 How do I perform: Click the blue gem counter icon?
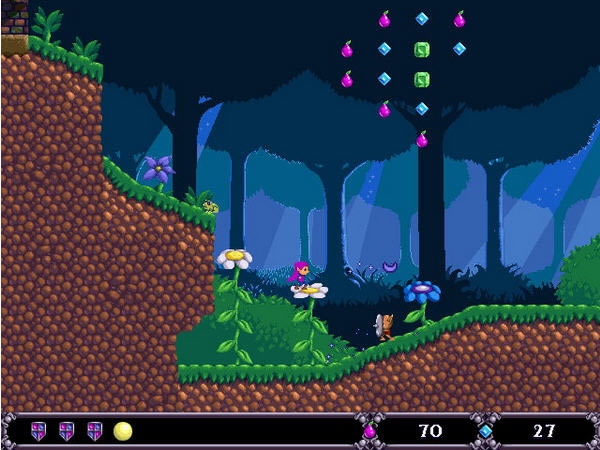pos(485,431)
